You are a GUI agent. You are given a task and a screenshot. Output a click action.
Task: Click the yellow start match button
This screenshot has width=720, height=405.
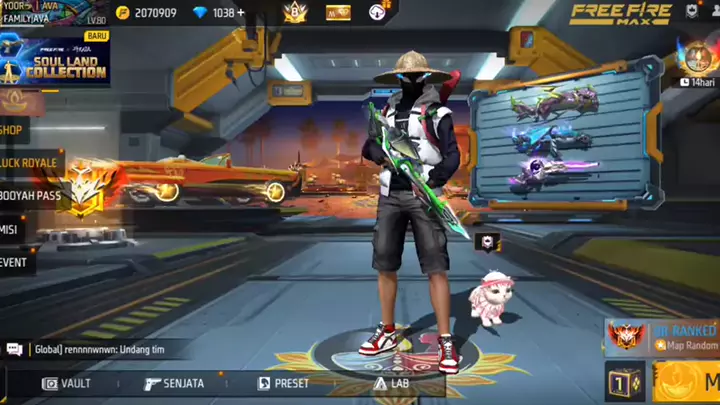tap(686, 383)
